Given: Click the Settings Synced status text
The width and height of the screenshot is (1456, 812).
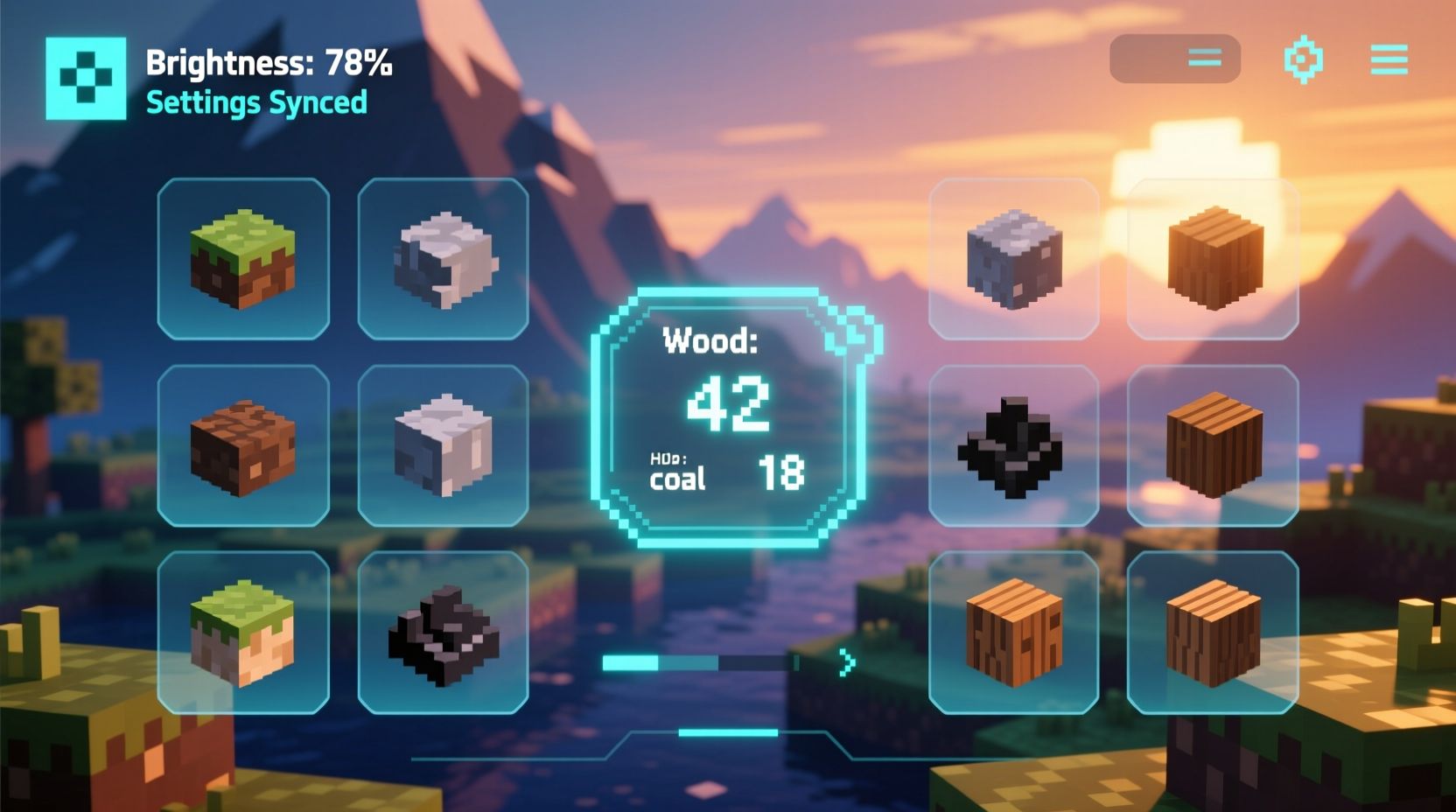Looking at the screenshot, I should point(255,103).
